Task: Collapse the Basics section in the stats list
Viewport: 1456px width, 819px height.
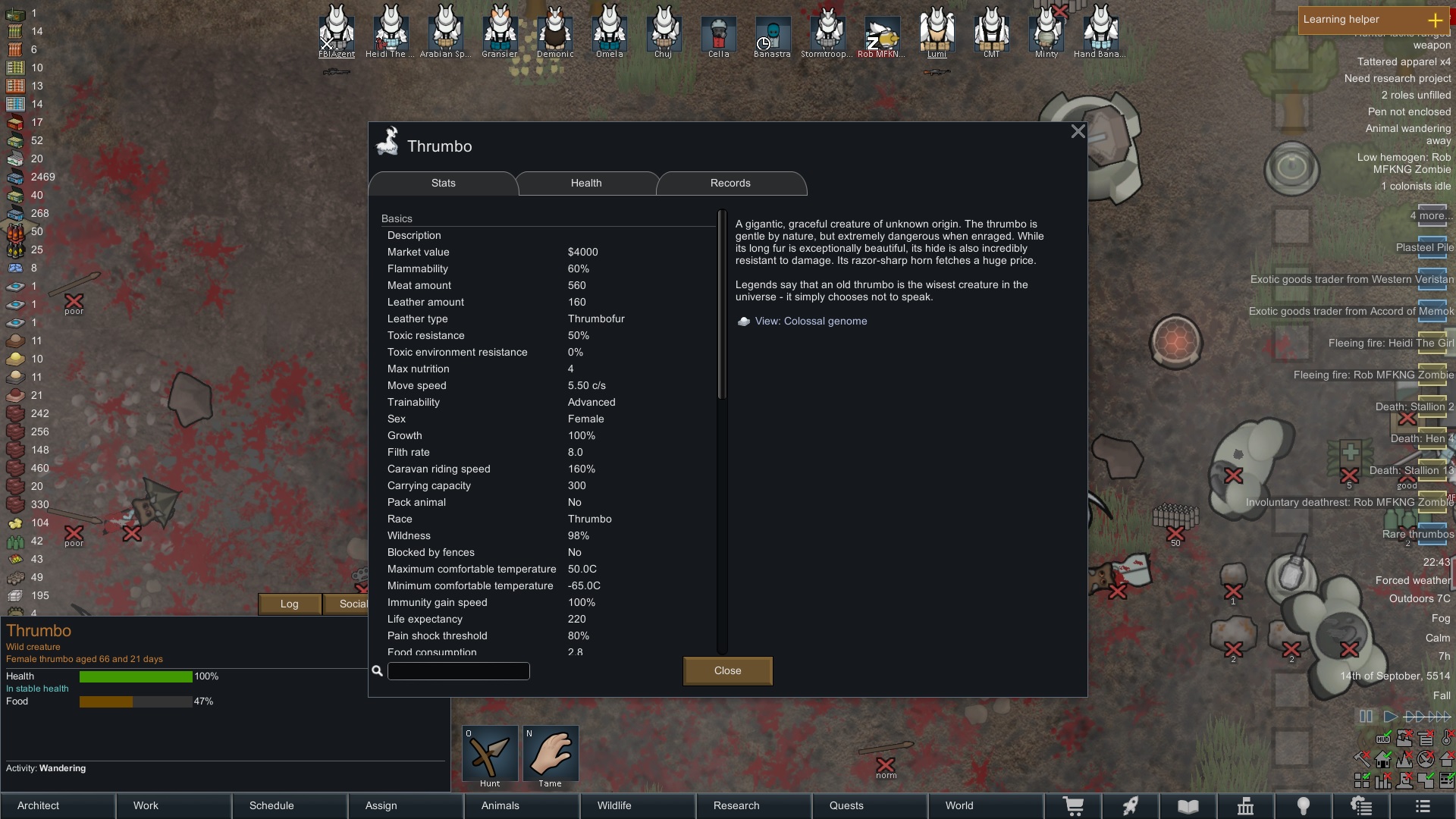Action: tap(397, 218)
